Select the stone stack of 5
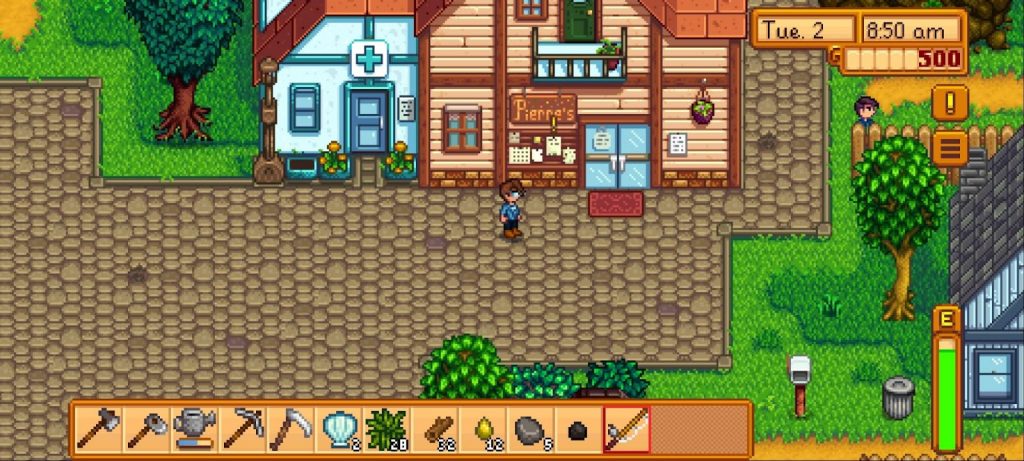 coord(530,429)
